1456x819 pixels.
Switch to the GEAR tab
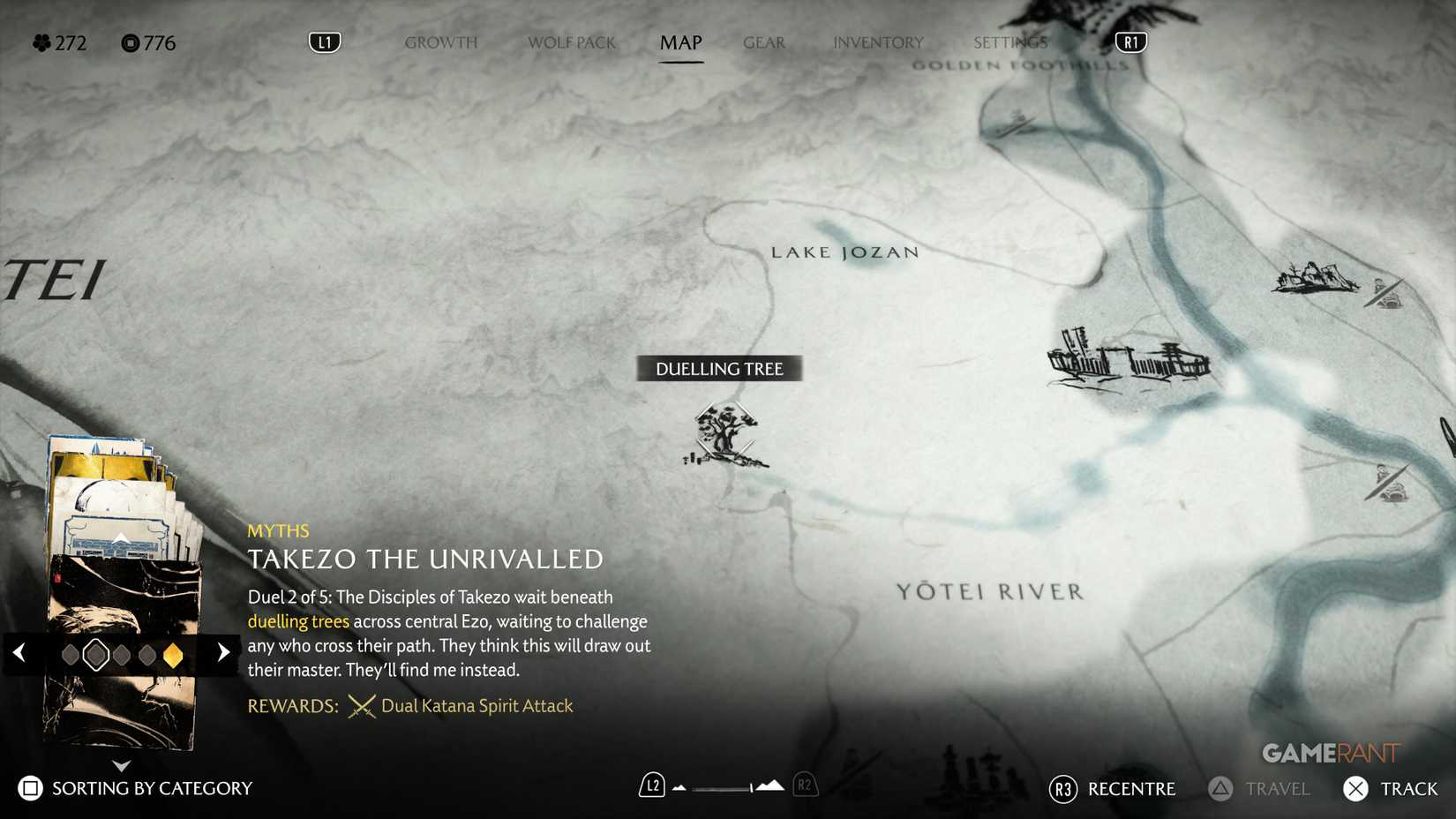click(763, 41)
